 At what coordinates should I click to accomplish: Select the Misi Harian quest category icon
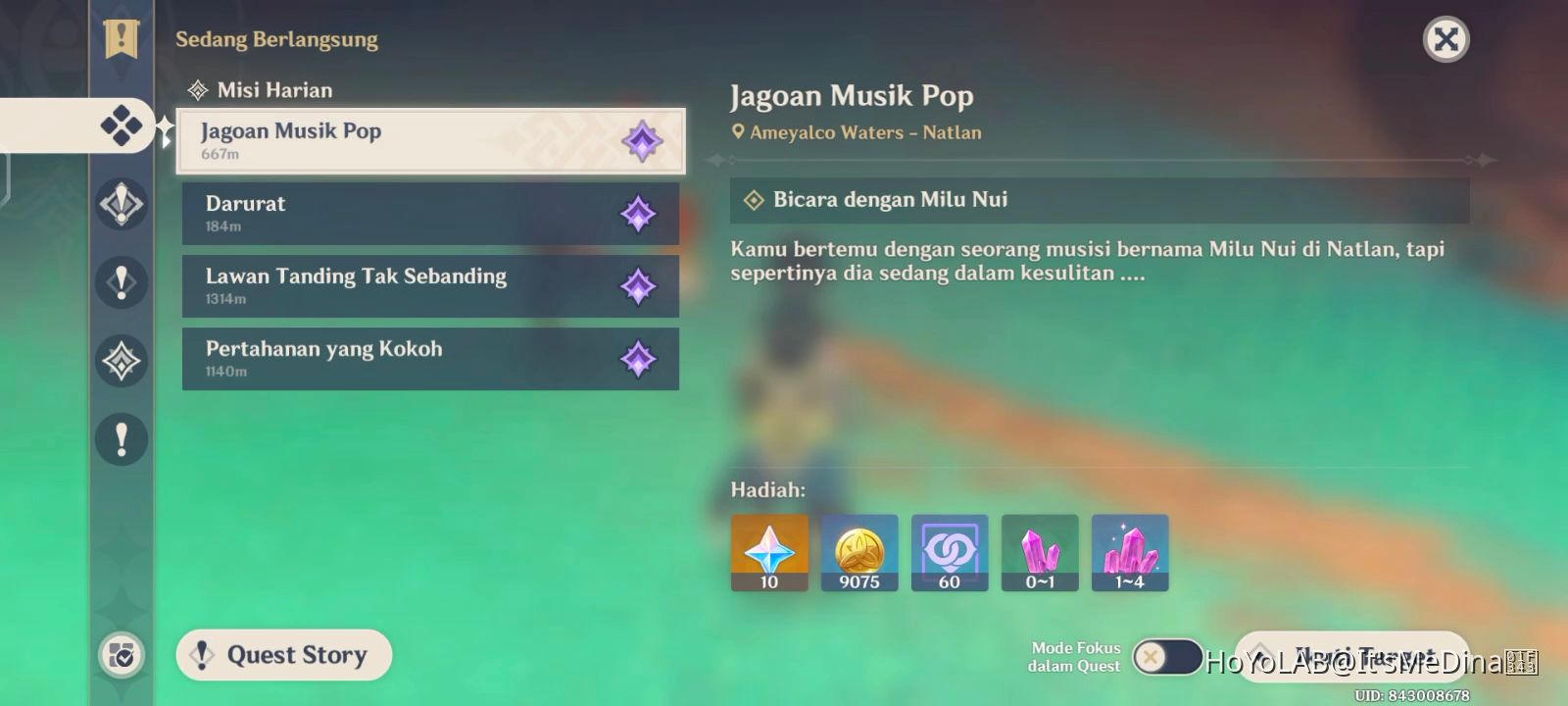(122, 126)
